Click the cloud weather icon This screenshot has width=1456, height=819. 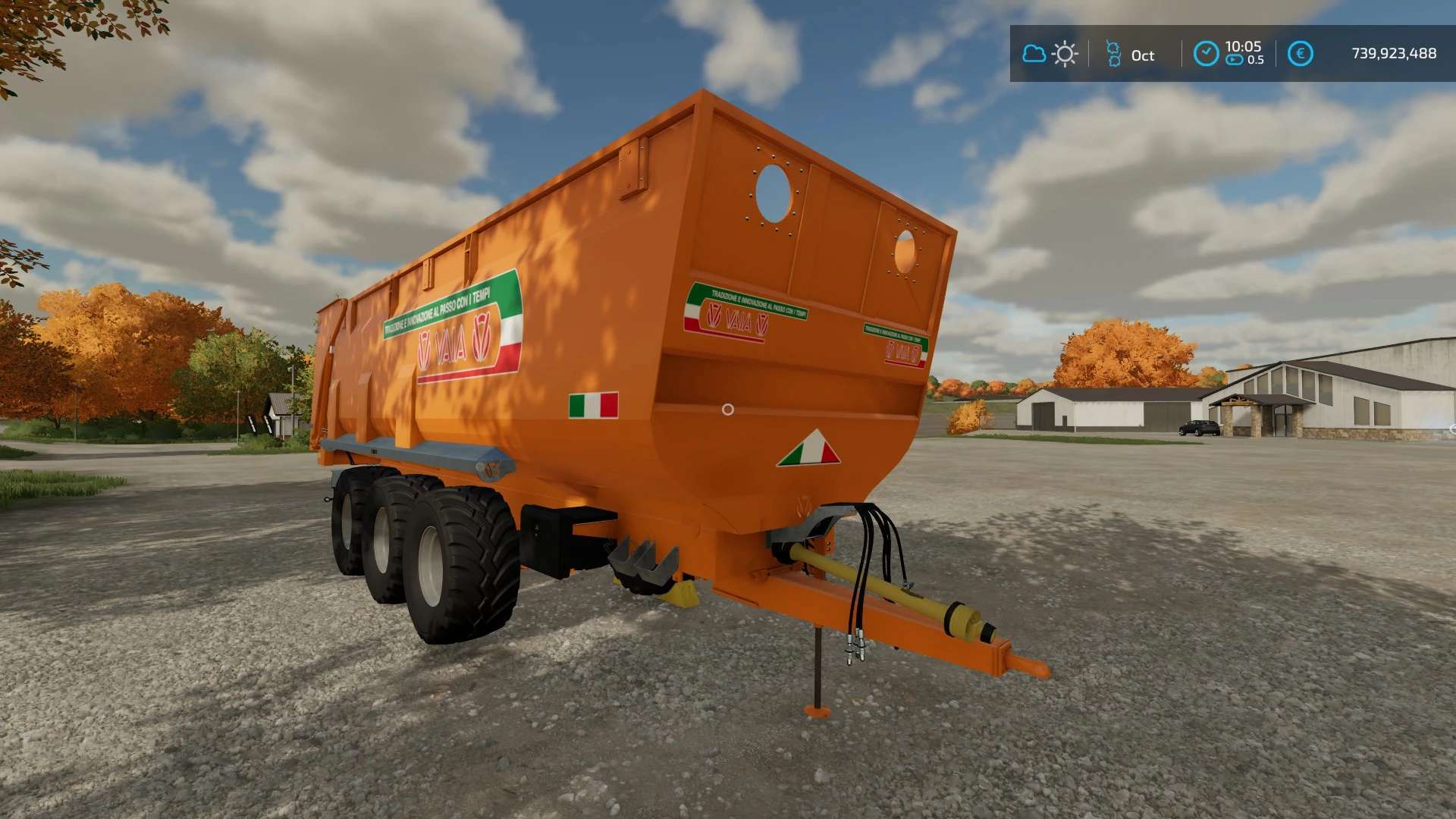coord(1034,54)
